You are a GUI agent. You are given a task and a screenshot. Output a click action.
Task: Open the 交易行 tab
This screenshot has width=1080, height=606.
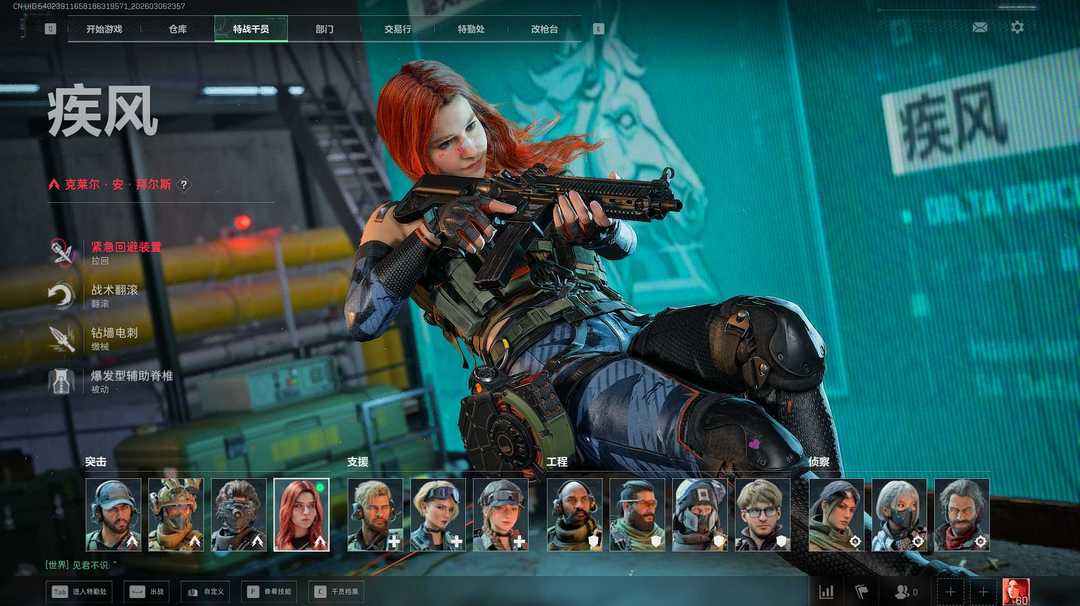pos(398,29)
